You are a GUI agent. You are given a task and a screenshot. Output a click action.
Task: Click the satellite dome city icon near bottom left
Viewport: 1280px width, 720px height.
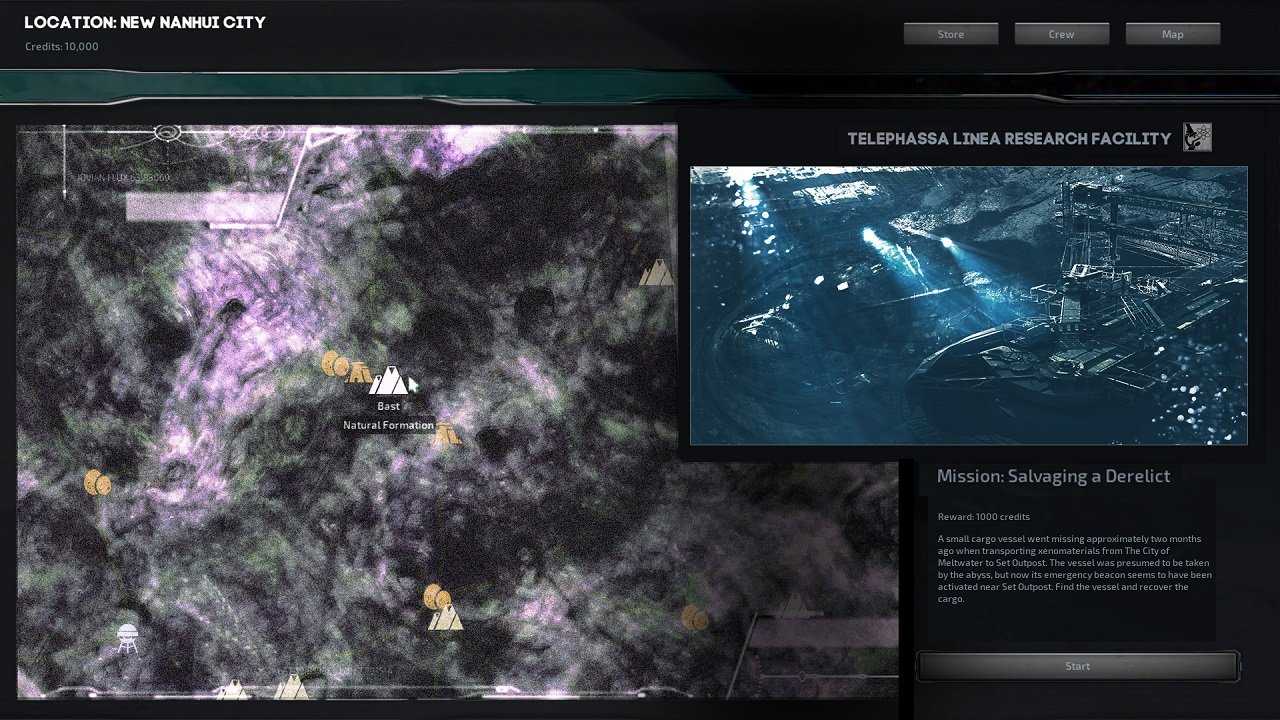[x=127, y=635]
